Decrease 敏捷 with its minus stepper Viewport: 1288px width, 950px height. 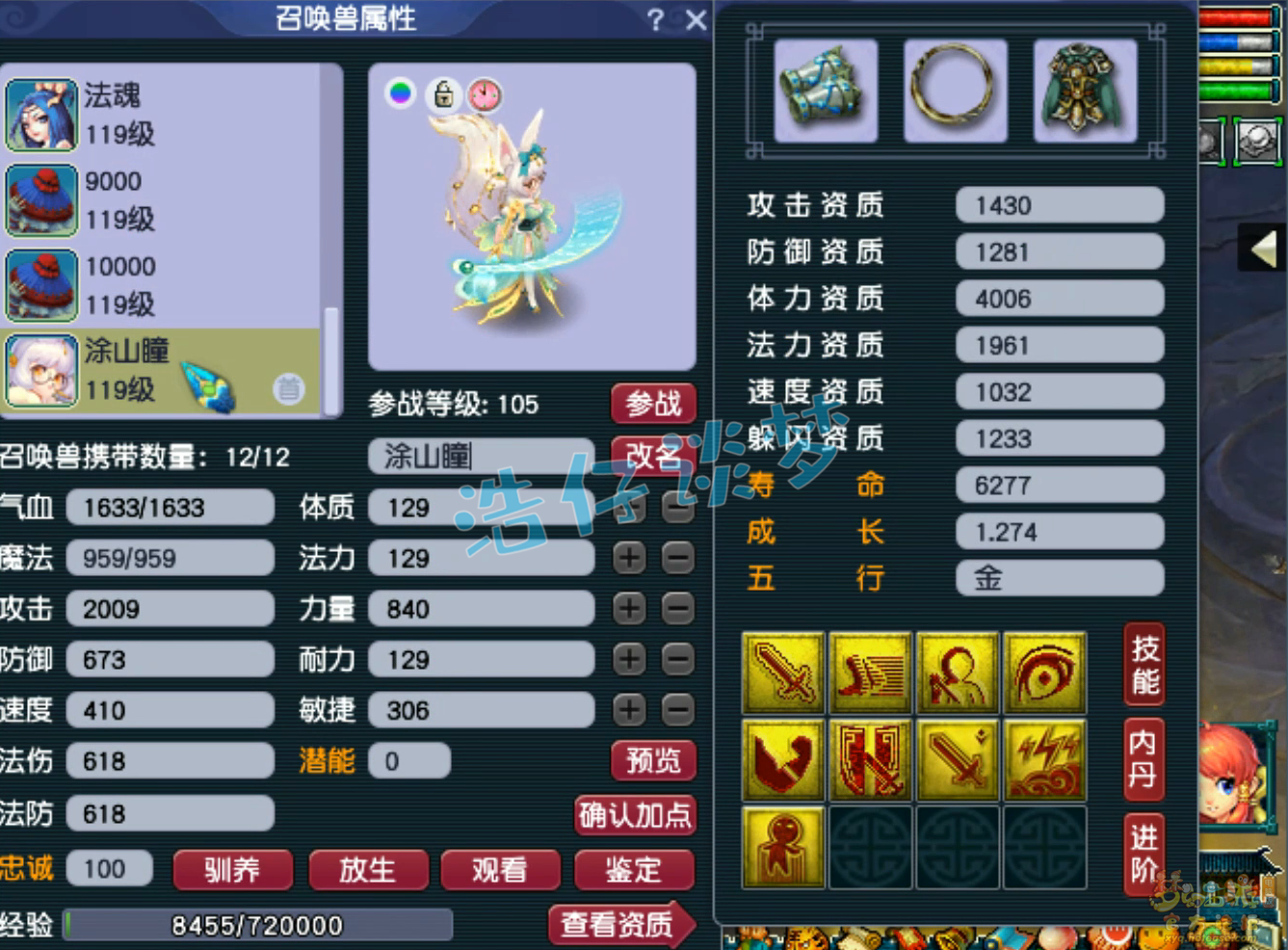click(x=676, y=710)
